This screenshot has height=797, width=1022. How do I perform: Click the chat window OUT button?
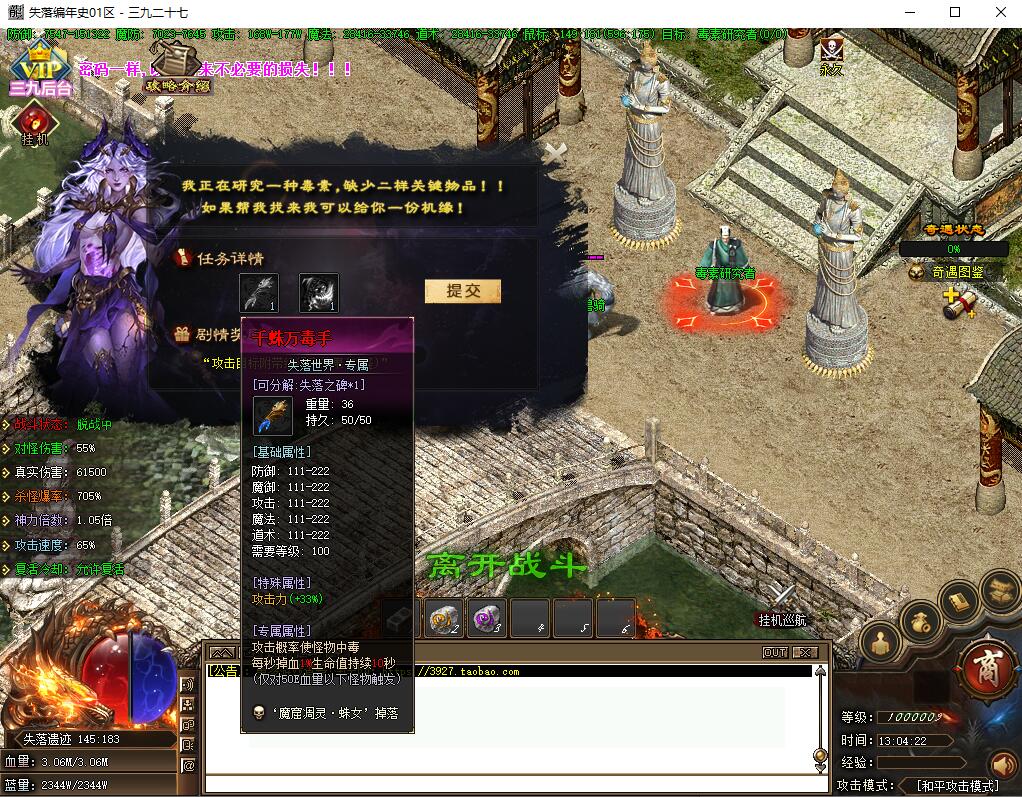point(775,652)
